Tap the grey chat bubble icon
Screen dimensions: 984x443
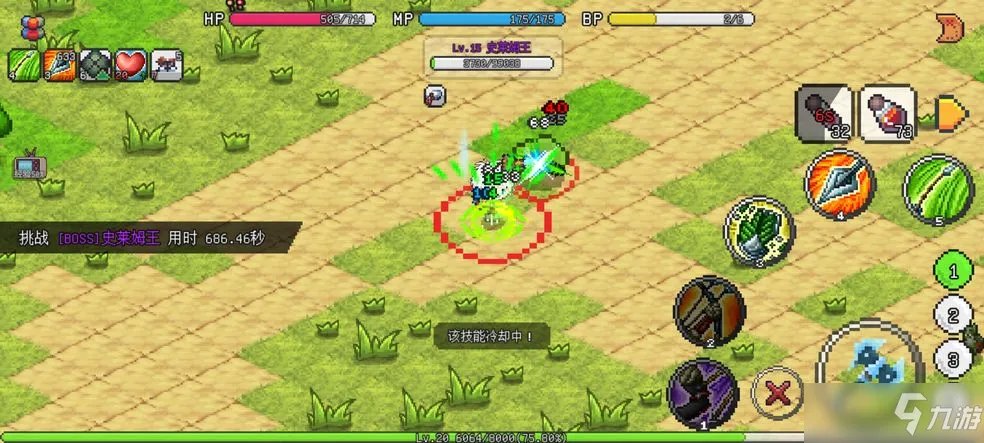coord(434,95)
